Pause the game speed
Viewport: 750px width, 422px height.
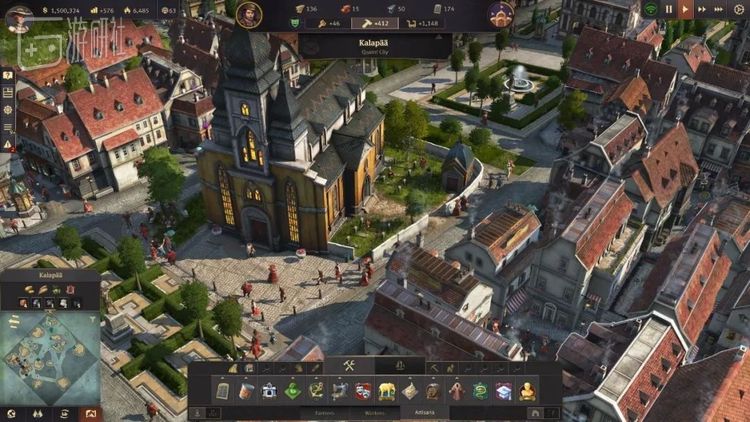tap(669, 9)
